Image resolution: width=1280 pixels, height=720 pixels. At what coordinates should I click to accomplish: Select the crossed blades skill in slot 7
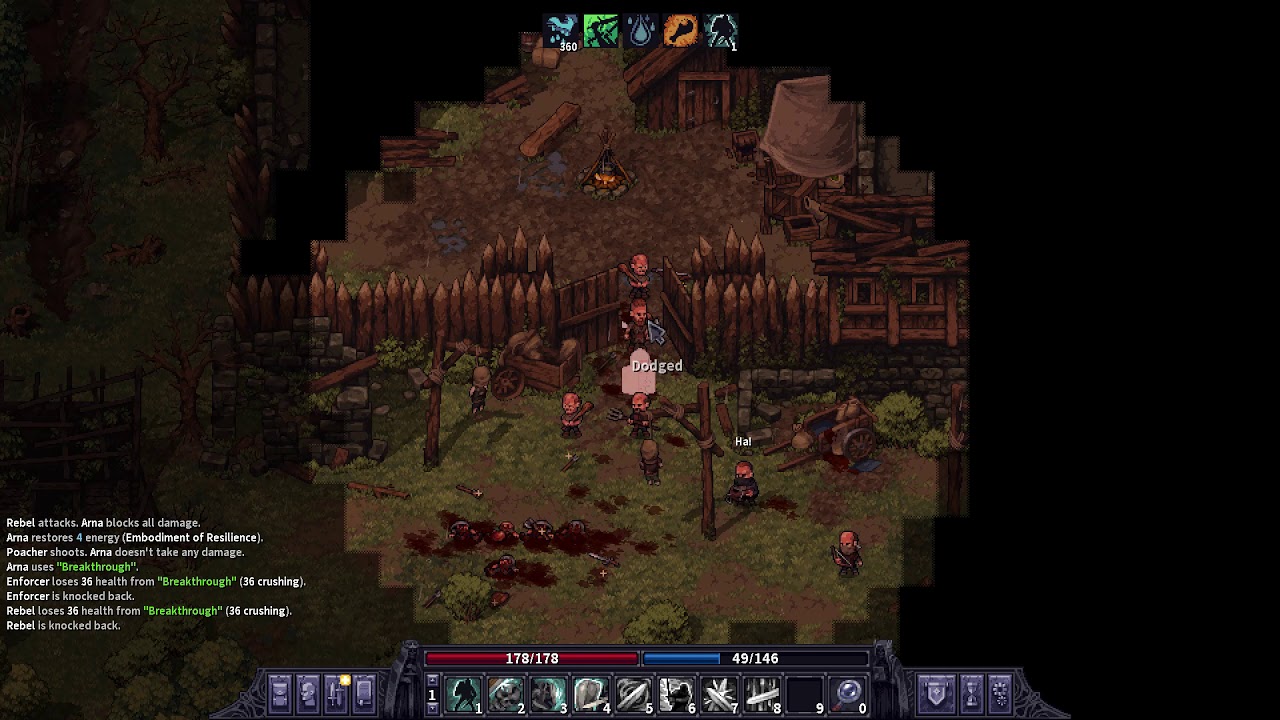720,693
